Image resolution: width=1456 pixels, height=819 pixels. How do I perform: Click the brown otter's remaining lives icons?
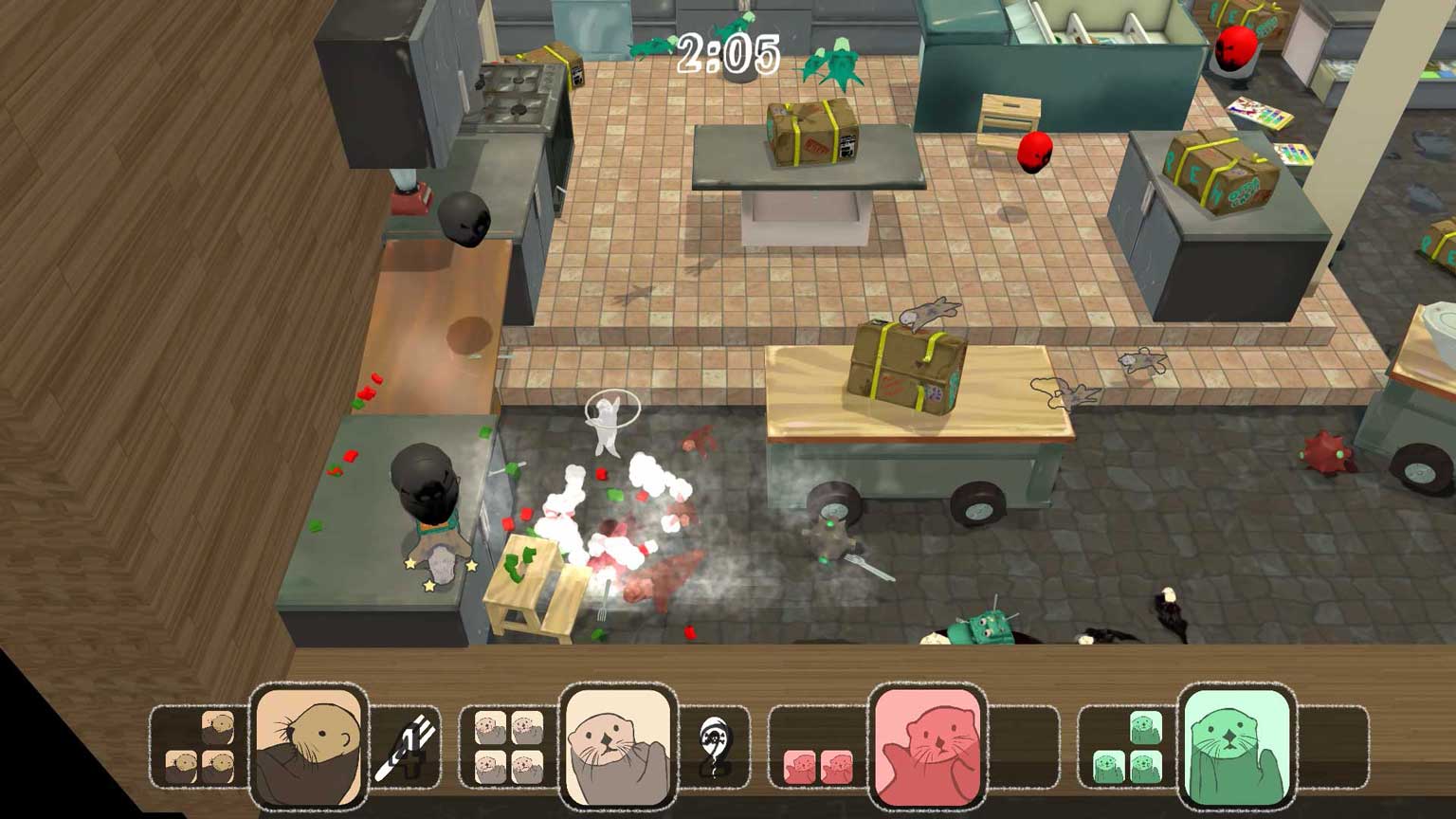pyautogui.click(x=200, y=748)
